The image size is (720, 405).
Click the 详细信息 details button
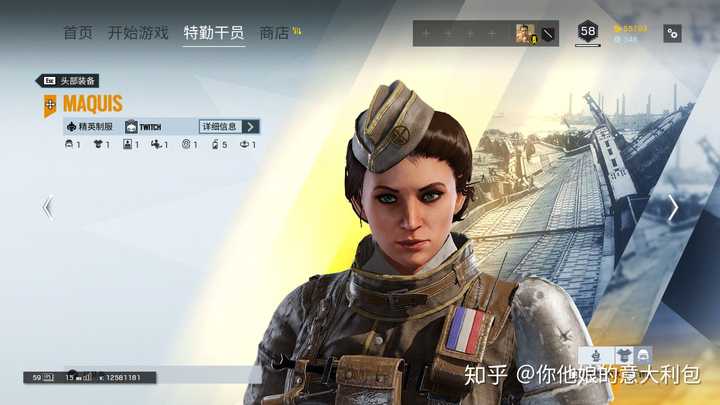(x=229, y=127)
